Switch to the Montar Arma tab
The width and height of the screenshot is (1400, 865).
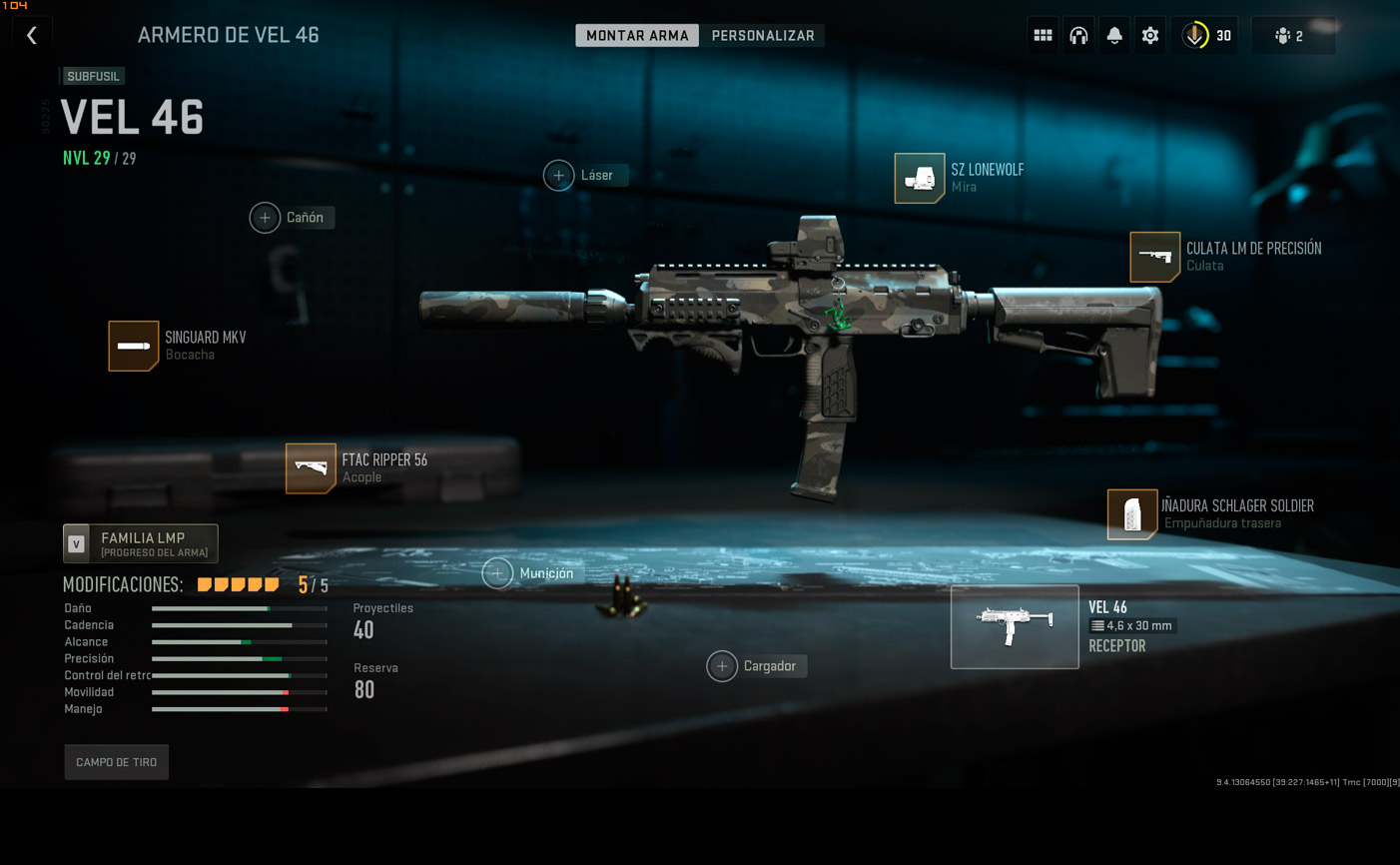coord(637,36)
